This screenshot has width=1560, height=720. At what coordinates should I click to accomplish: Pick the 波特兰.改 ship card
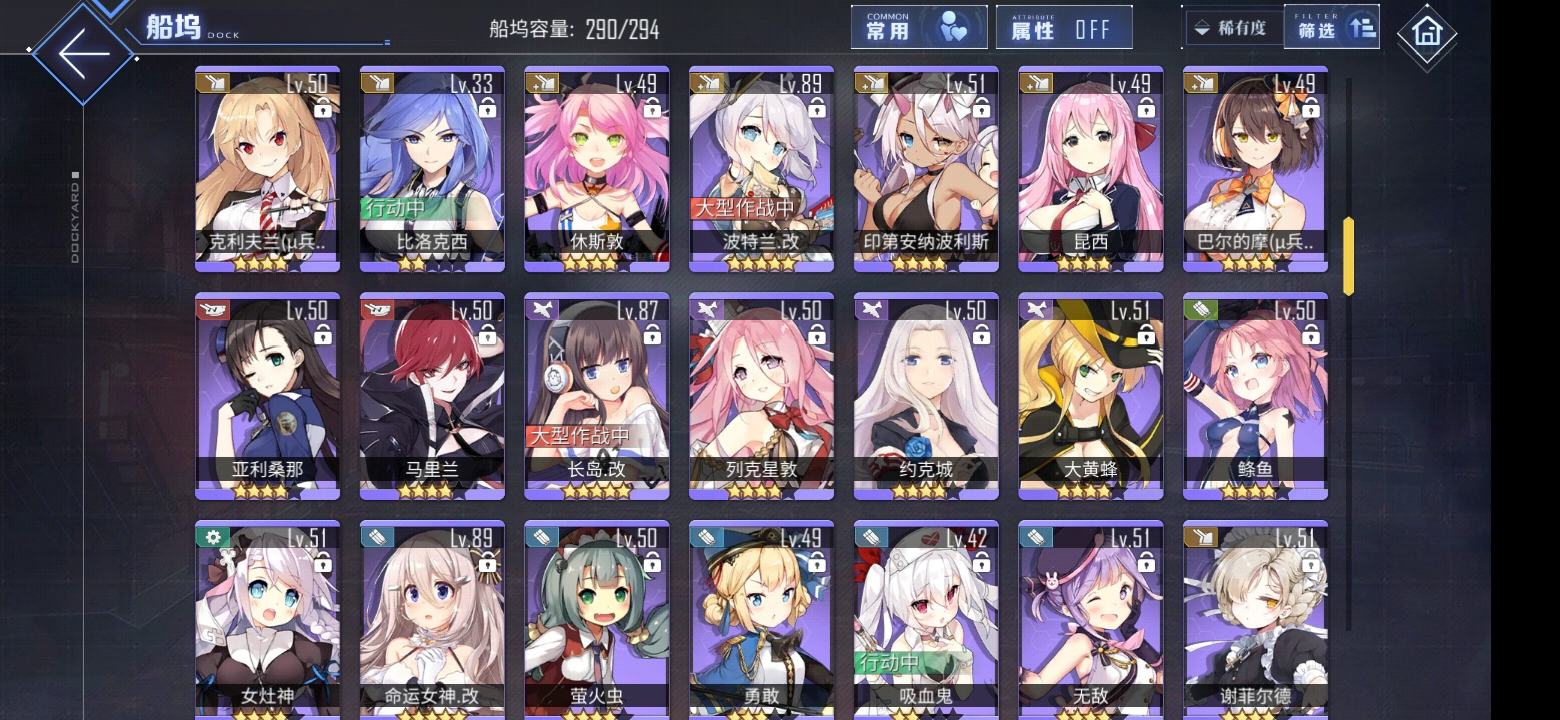[x=761, y=168]
